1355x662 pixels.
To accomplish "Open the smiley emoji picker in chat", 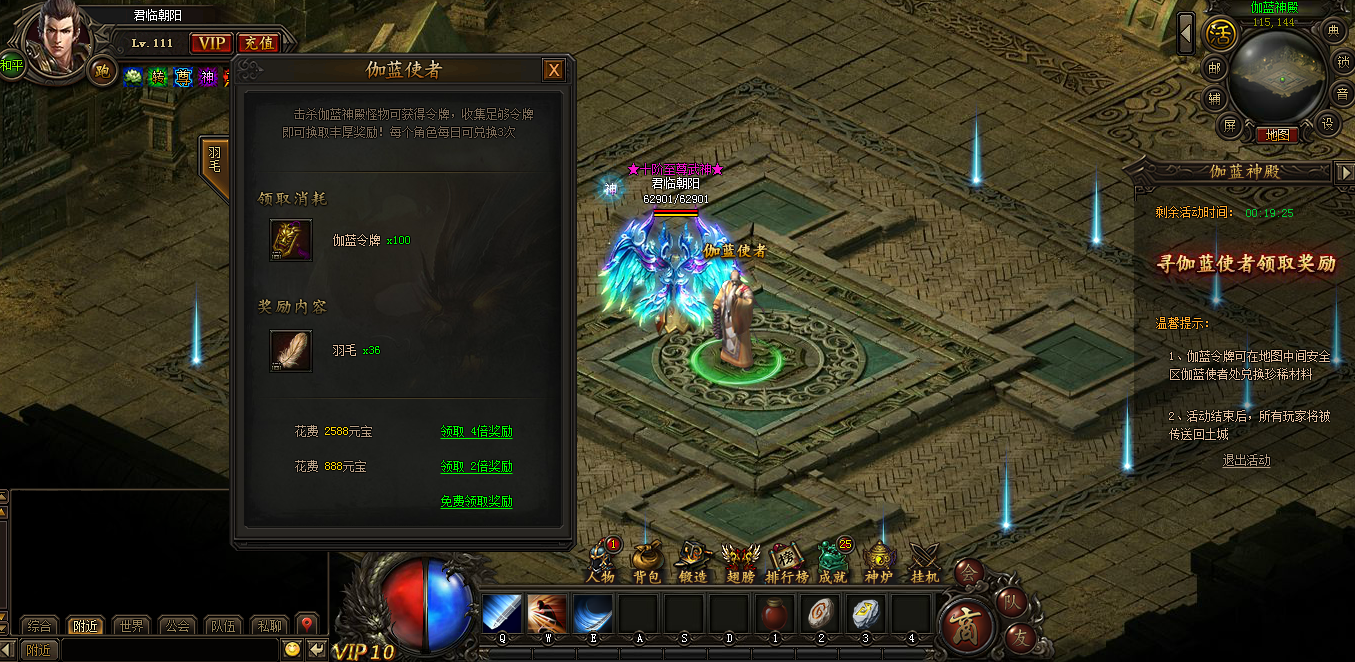I will point(292,649).
